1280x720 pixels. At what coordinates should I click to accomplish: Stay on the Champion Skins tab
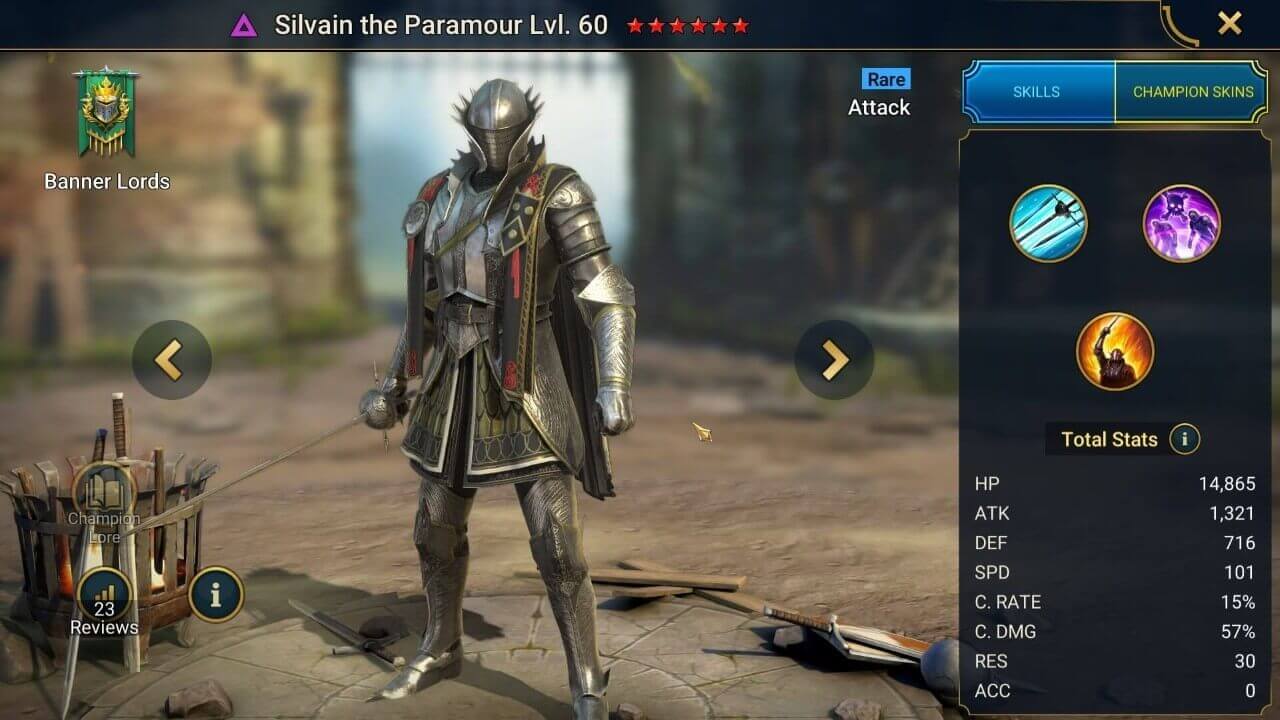click(1192, 91)
